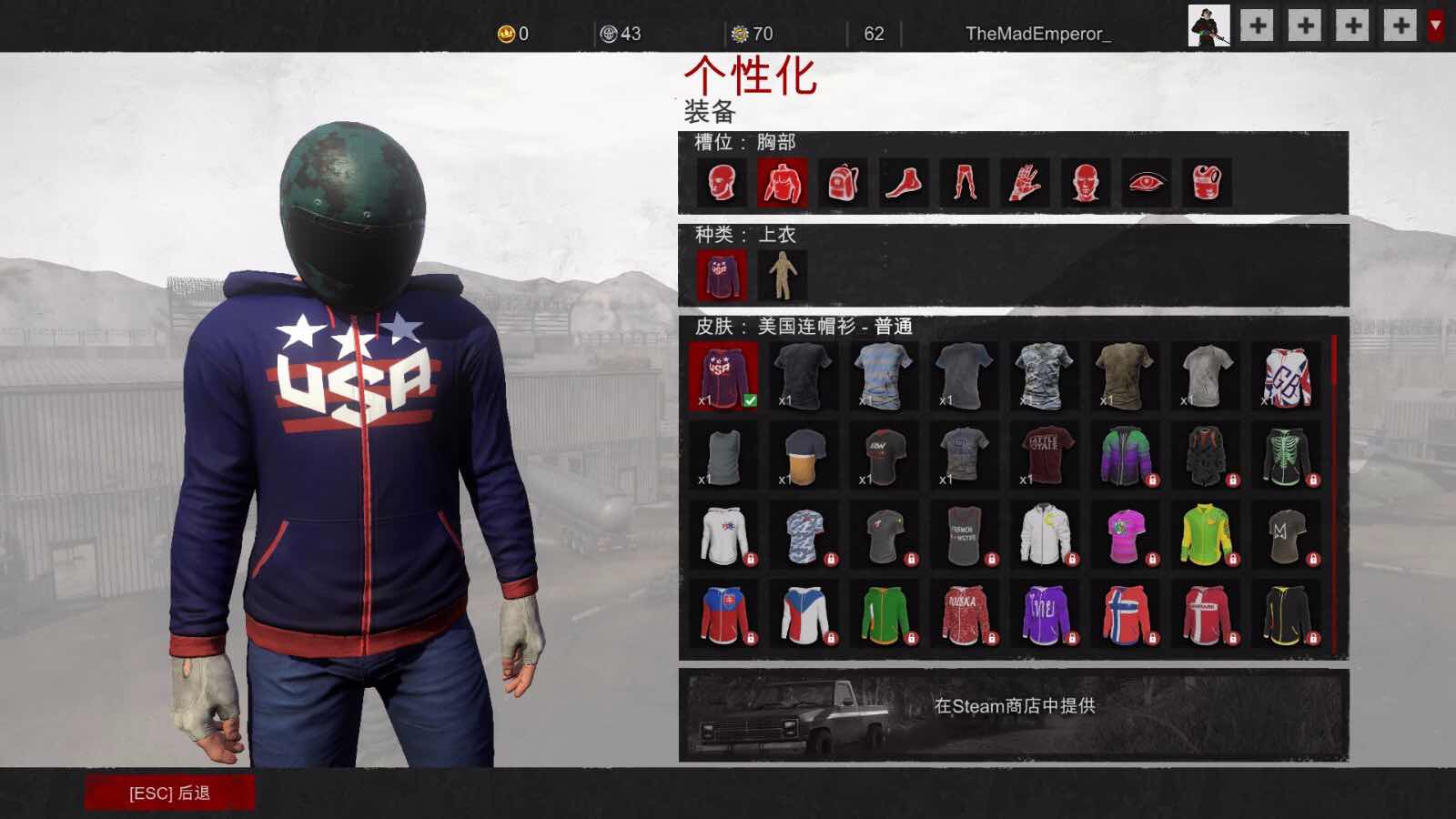Screen dimensions: 1456x819
Task: Click the TheMadEmperor_ username
Action: (1040, 32)
